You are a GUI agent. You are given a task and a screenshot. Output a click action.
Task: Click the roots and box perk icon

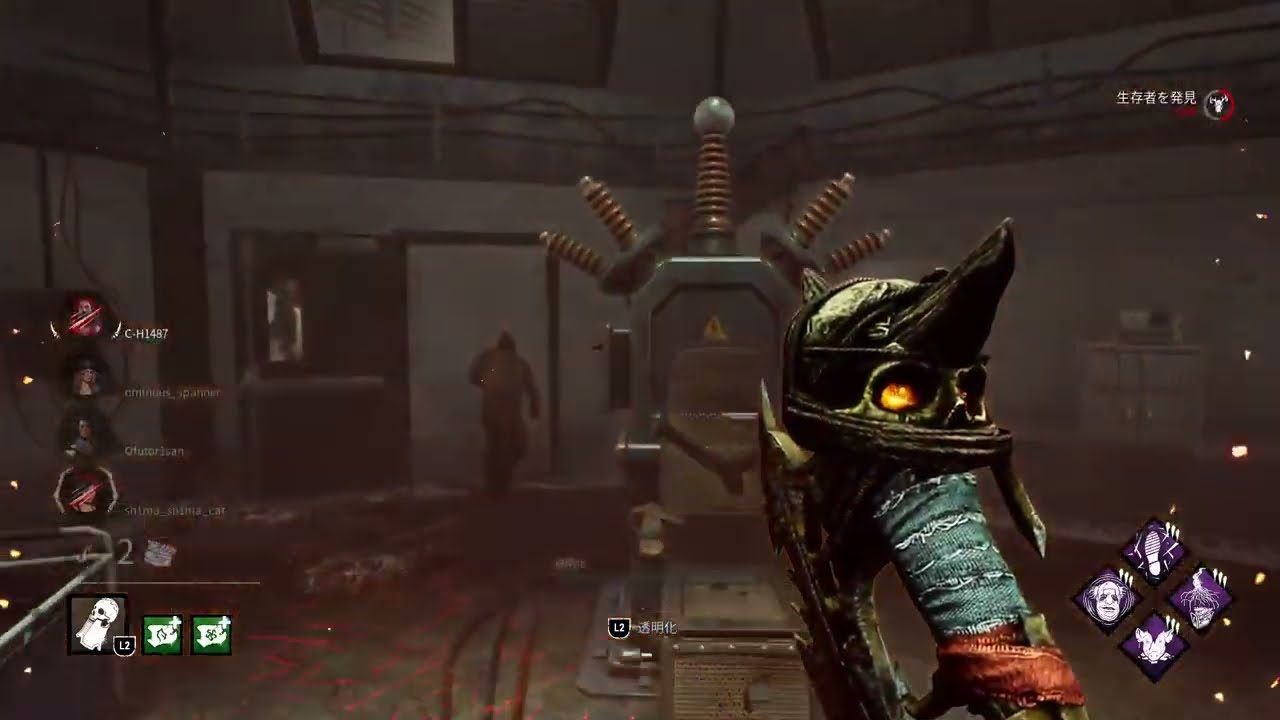[x=1200, y=599]
